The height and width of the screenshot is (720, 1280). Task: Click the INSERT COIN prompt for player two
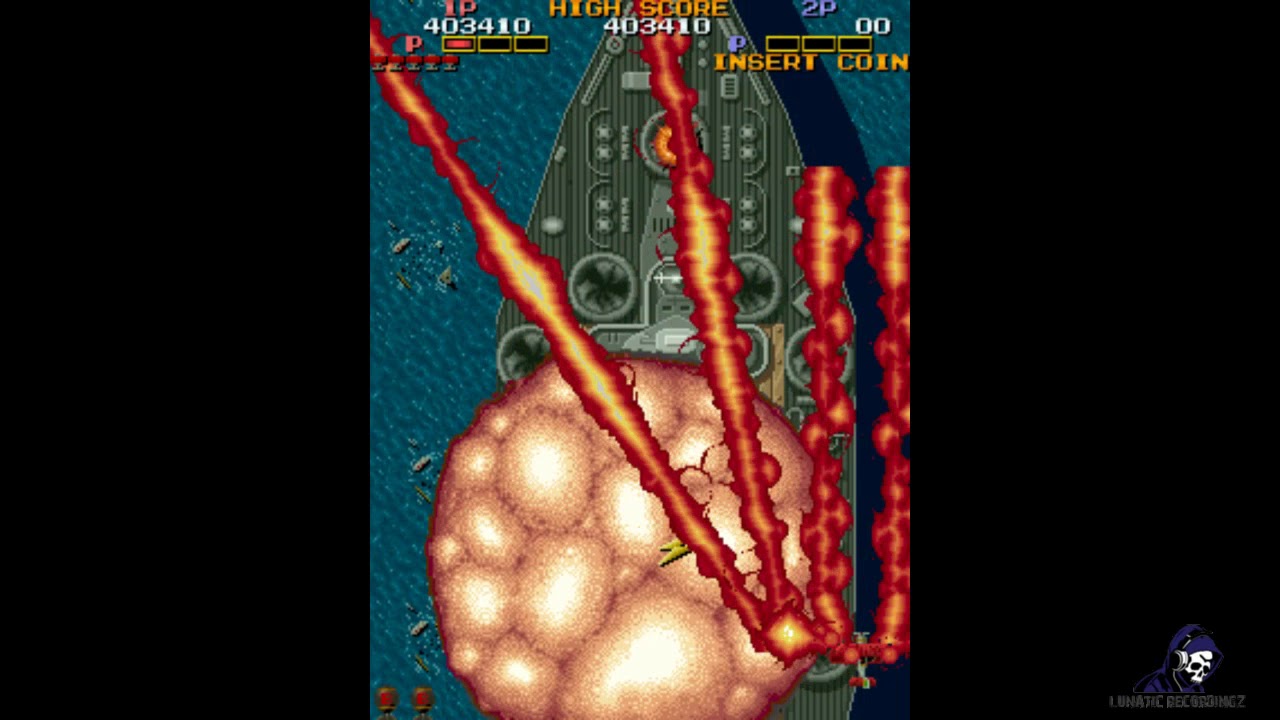pyautogui.click(x=810, y=62)
